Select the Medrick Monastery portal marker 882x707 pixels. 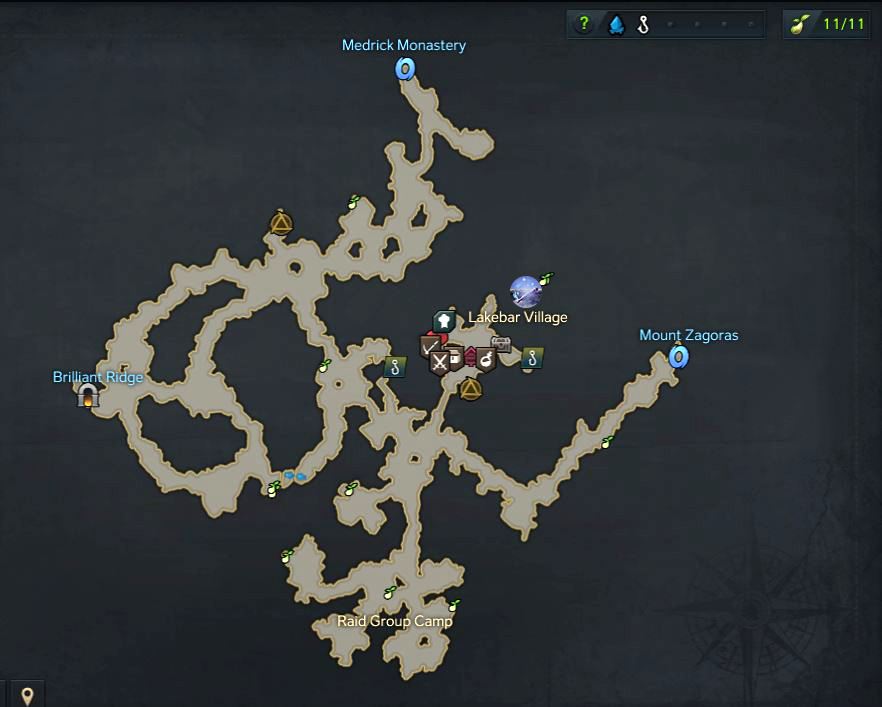pyautogui.click(x=405, y=68)
